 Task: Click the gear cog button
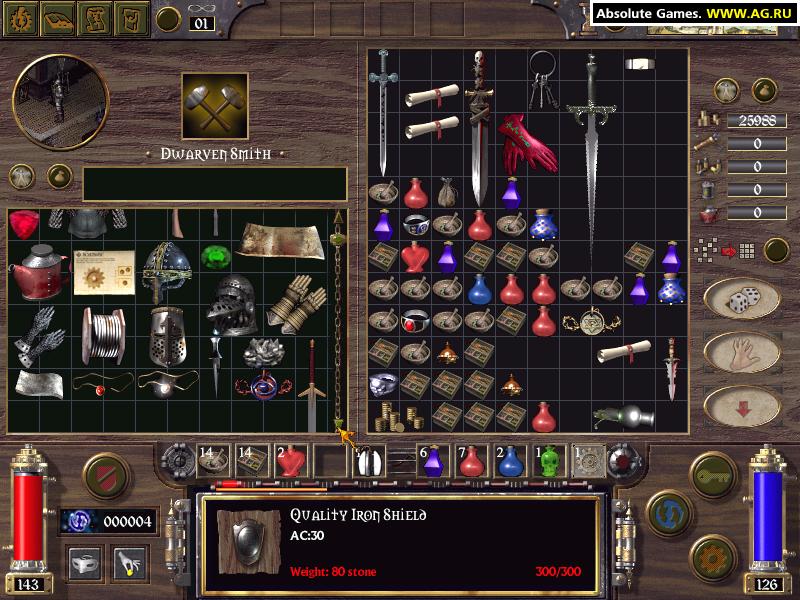714,556
